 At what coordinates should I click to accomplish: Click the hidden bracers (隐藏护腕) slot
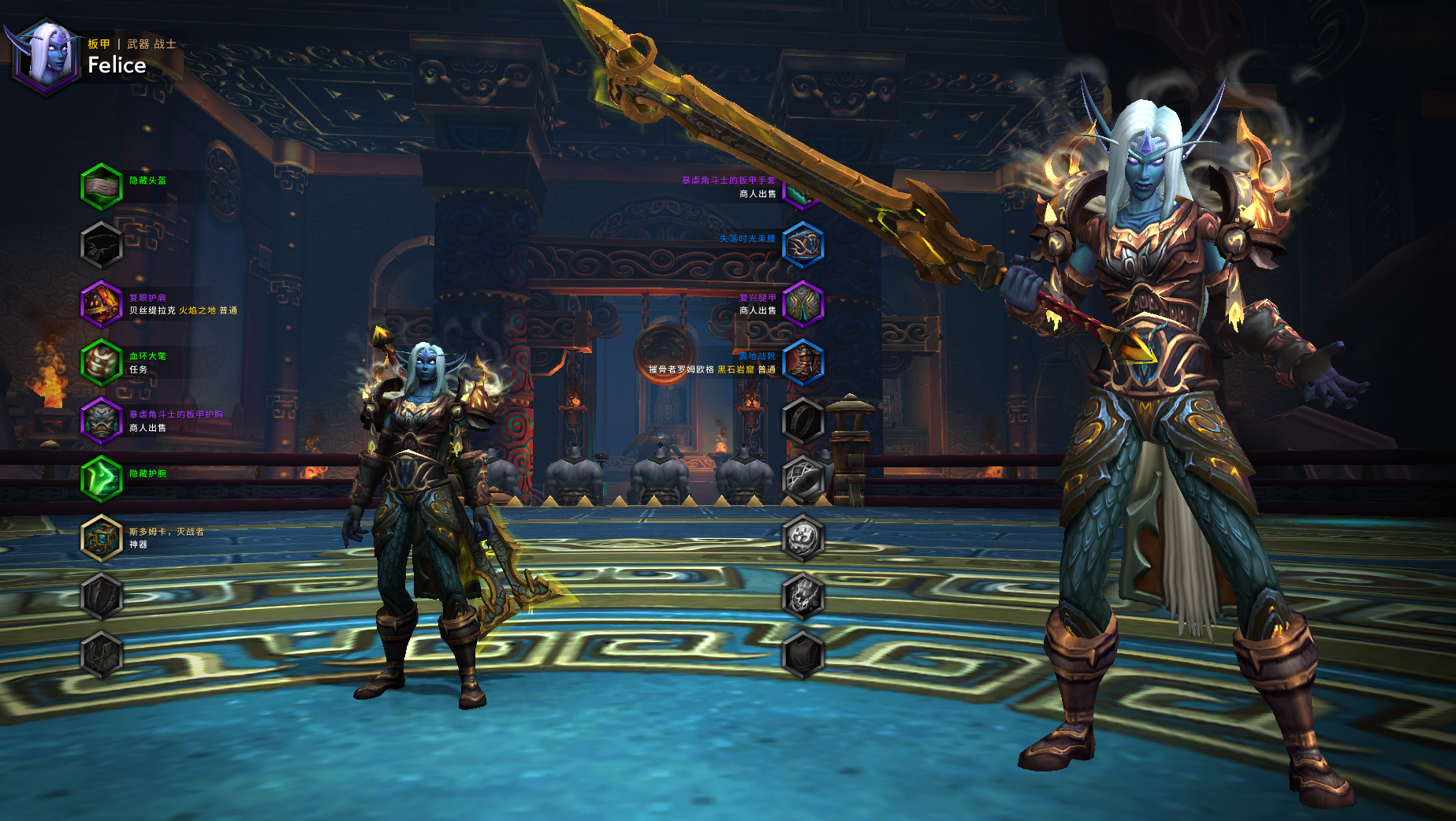click(102, 479)
